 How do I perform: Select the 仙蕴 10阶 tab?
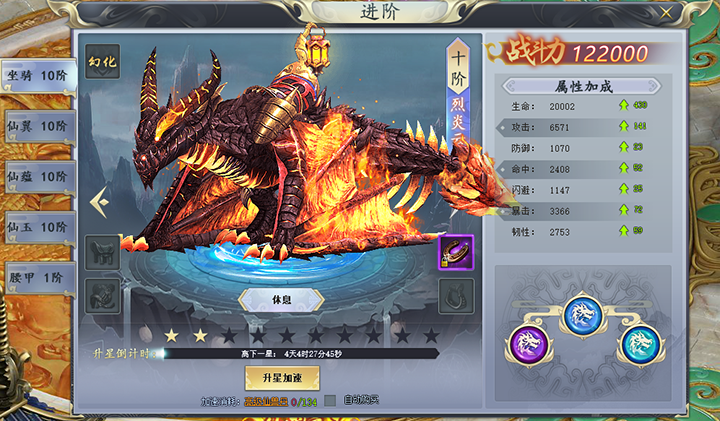point(37,177)
